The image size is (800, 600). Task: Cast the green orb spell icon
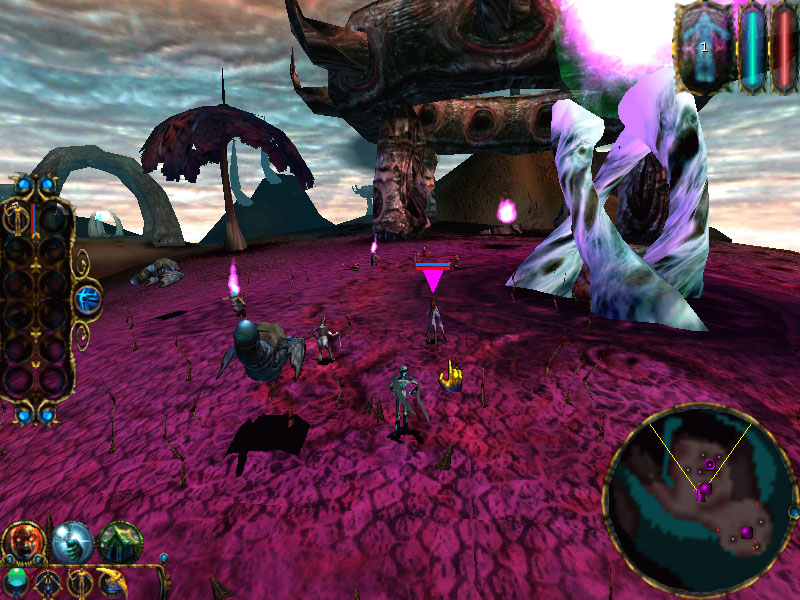(x=15, y=582)
